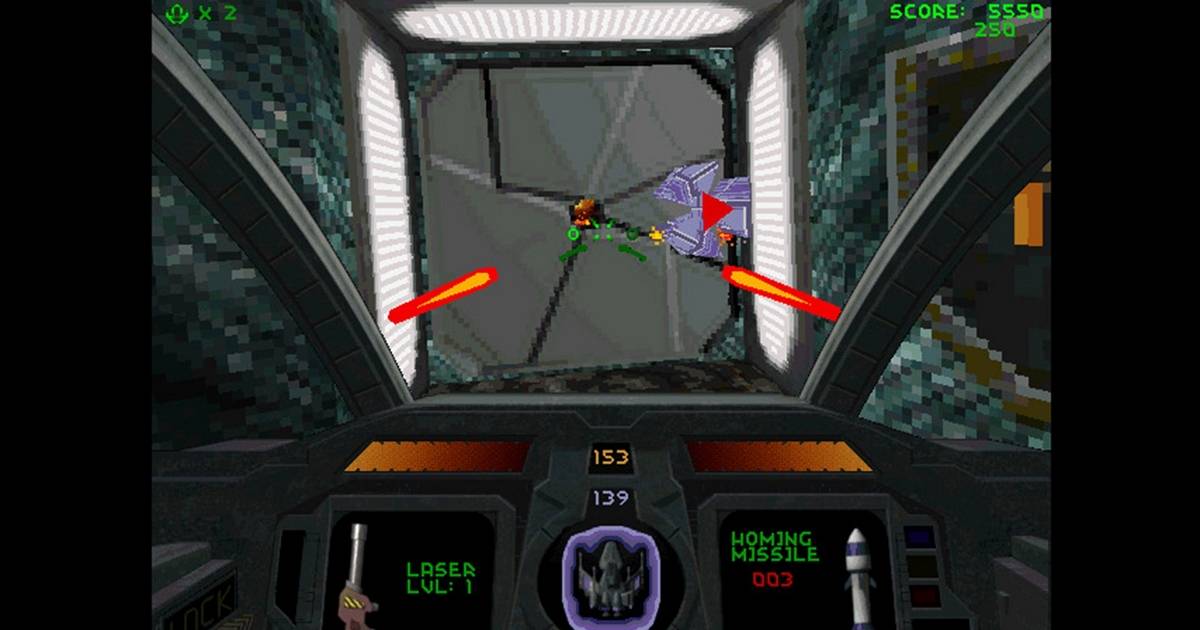Viewport: 1200px width, 630px height.
Task: Select the Homing Missile weapon label
Action: [x=775, y=546]
